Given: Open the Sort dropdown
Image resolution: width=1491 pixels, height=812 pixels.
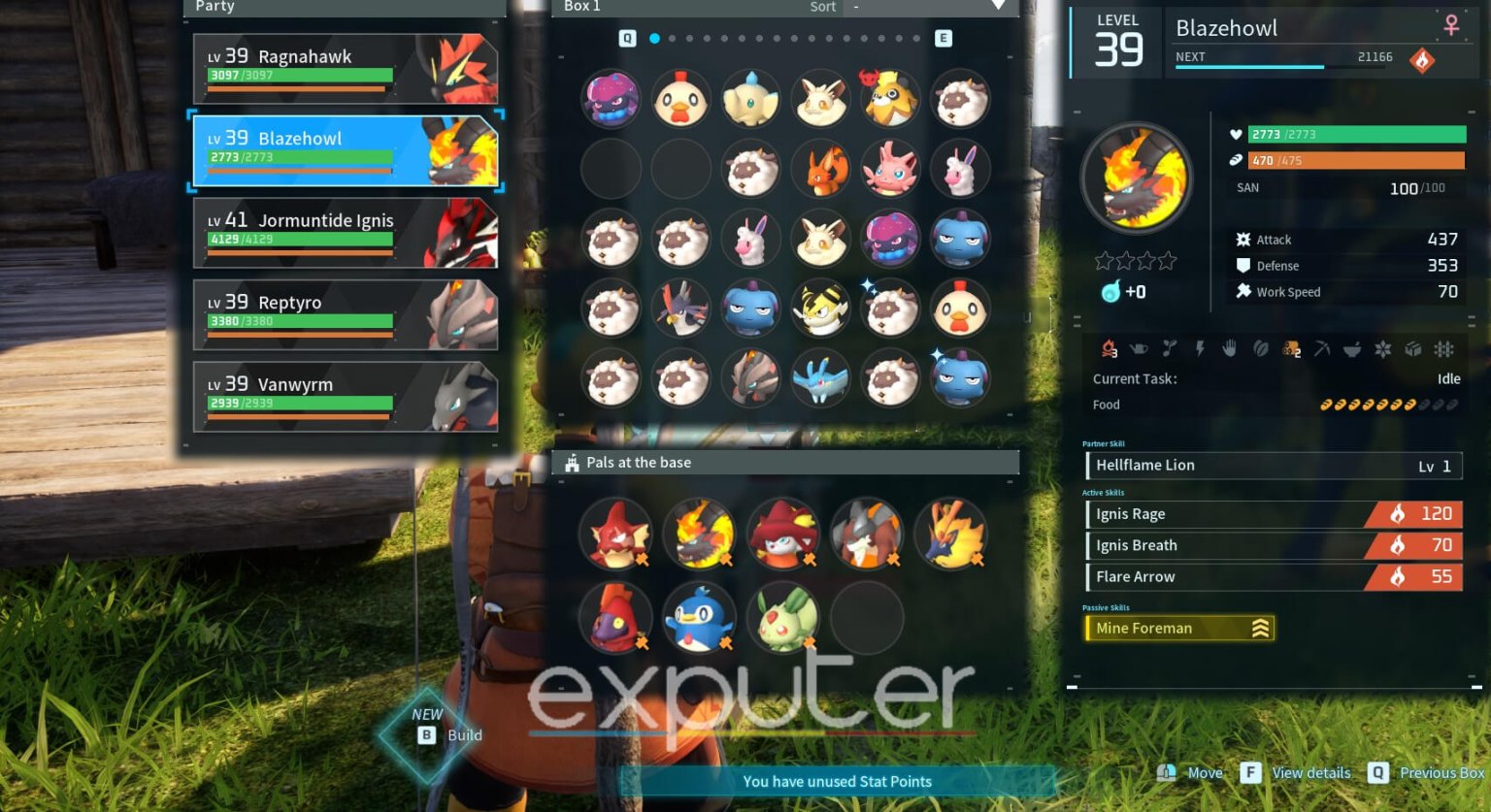Looking at the screenshot, I should 927,8.
